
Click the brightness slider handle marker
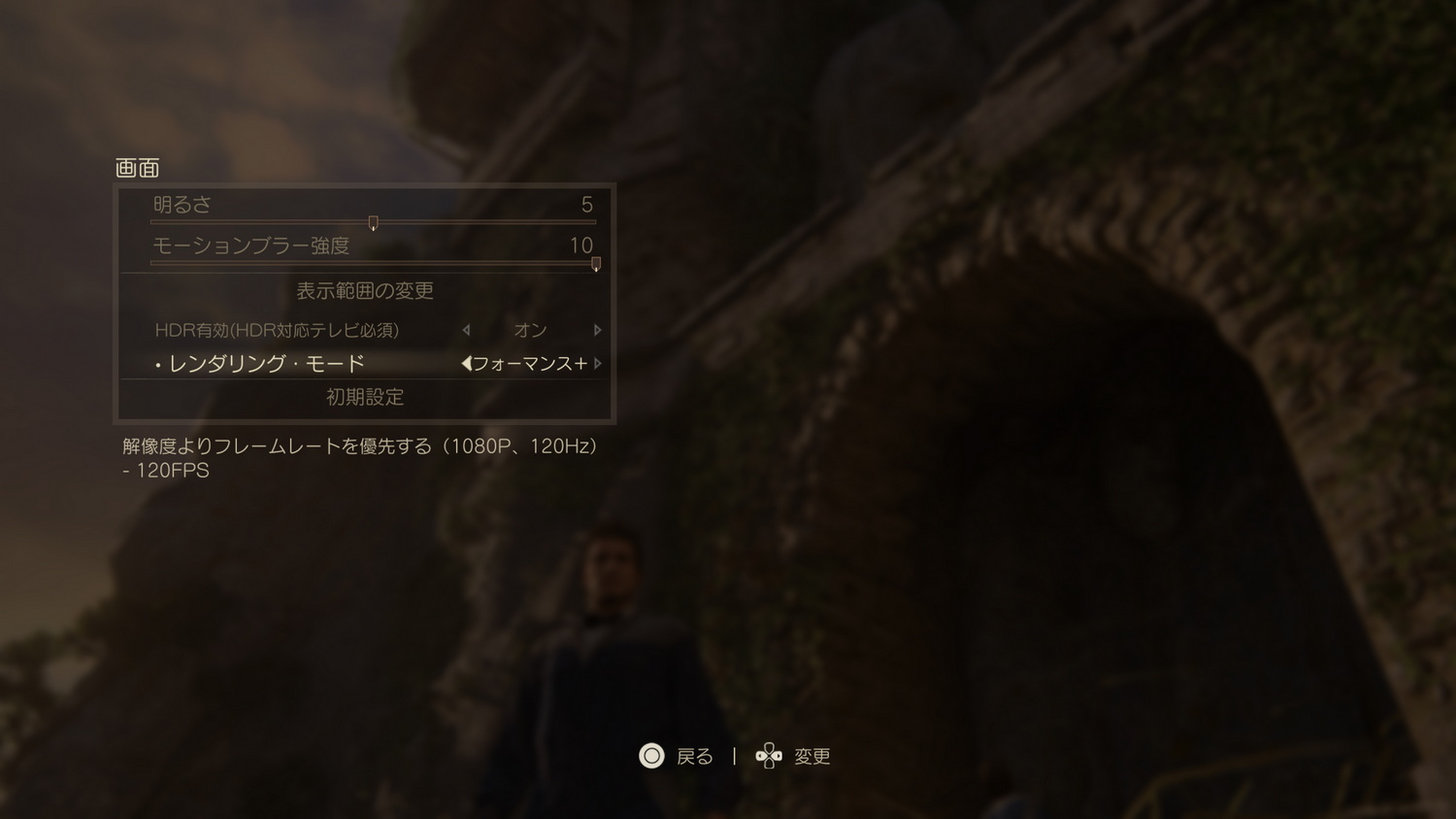click(374, 222)
